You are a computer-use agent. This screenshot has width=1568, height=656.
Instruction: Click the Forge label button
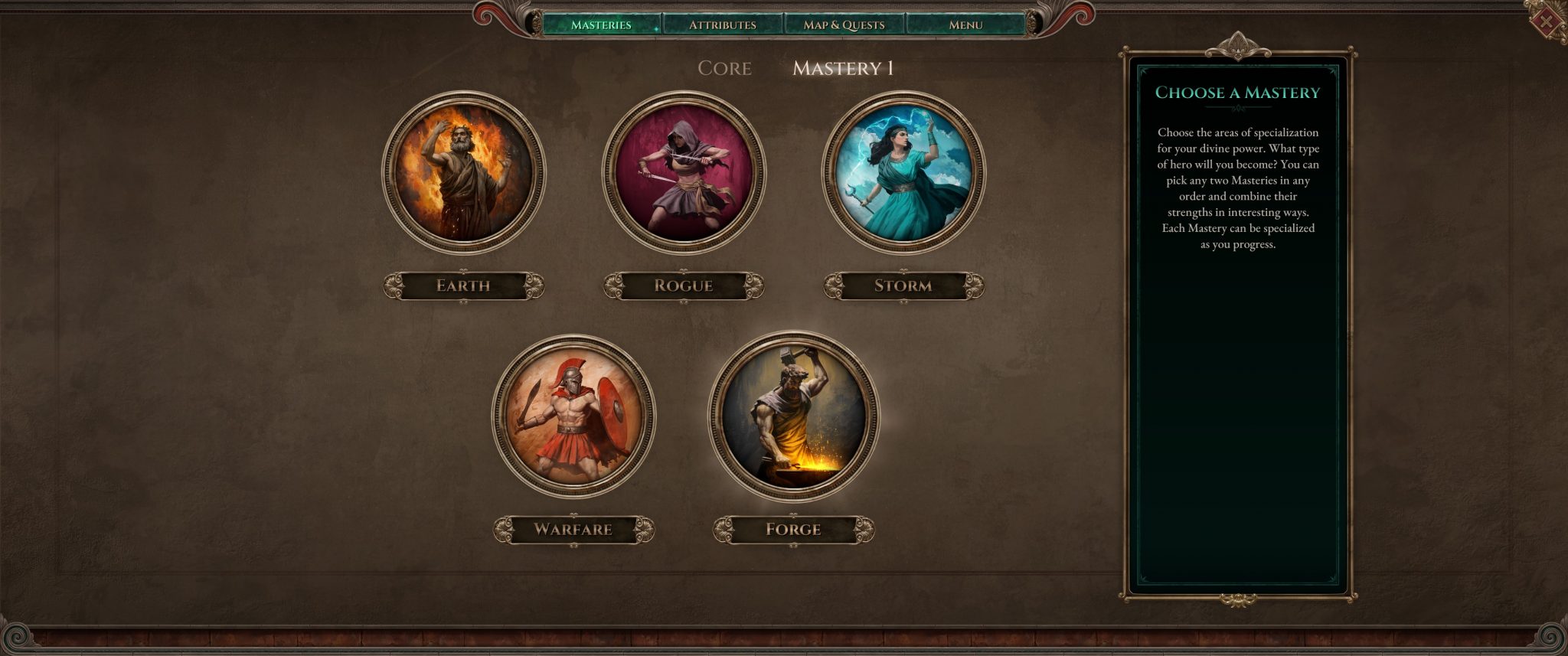tap(794, 529)
